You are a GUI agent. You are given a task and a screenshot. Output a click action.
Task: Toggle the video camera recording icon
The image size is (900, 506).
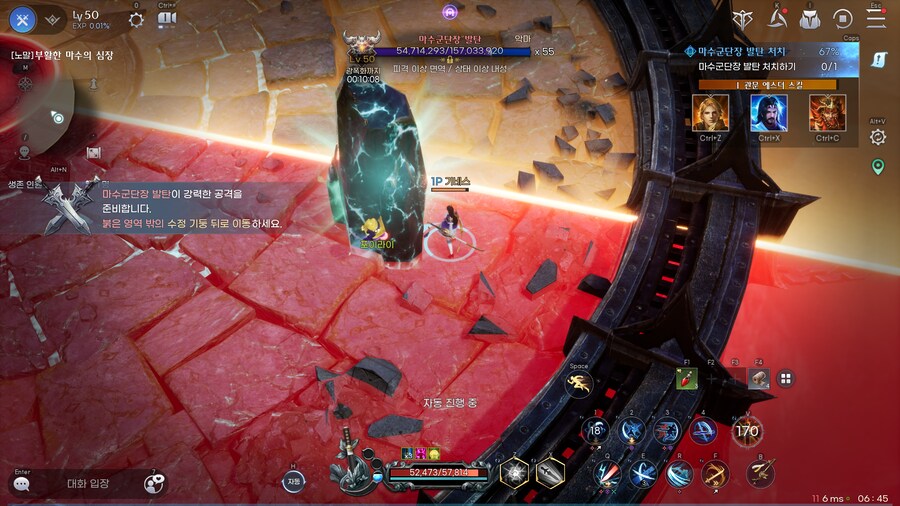pos(166,19)
